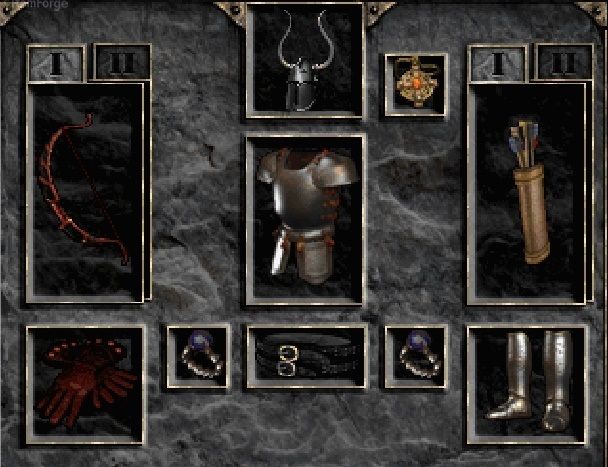Switch to weapon tab I above the bow
This screenshot has width=608, height=467.
coord(55,63)
